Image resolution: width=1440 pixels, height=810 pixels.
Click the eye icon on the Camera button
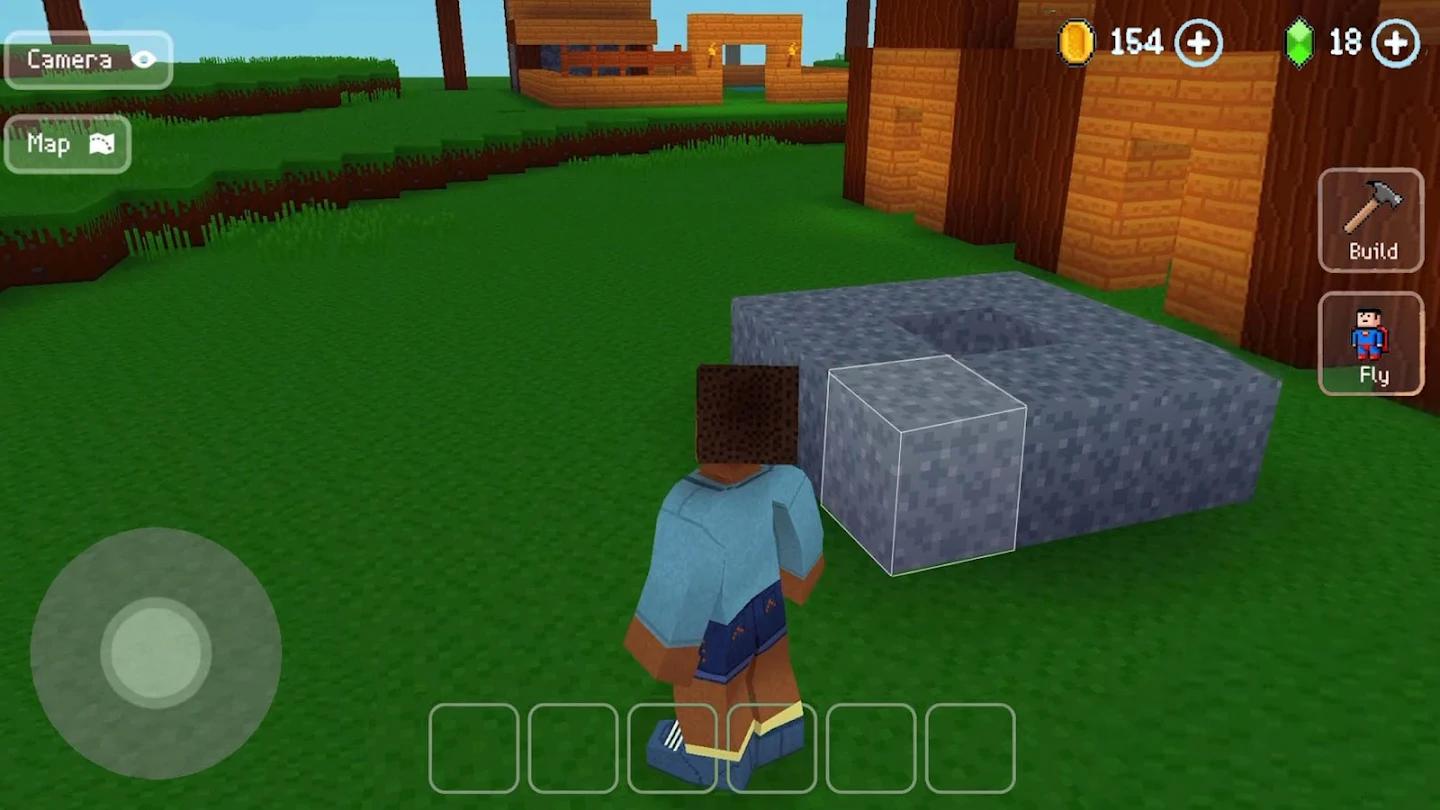143,57
